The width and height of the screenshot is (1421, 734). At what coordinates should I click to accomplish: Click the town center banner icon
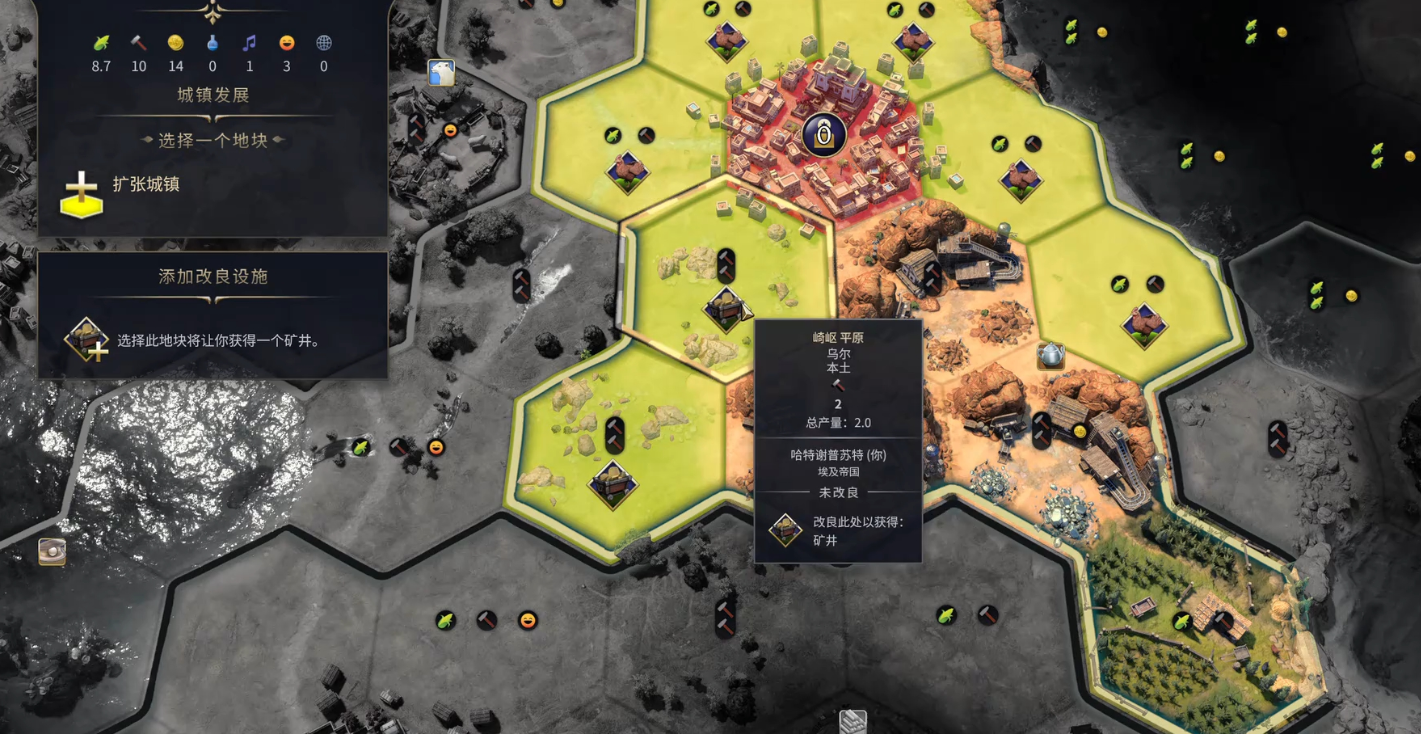(824, 134)
